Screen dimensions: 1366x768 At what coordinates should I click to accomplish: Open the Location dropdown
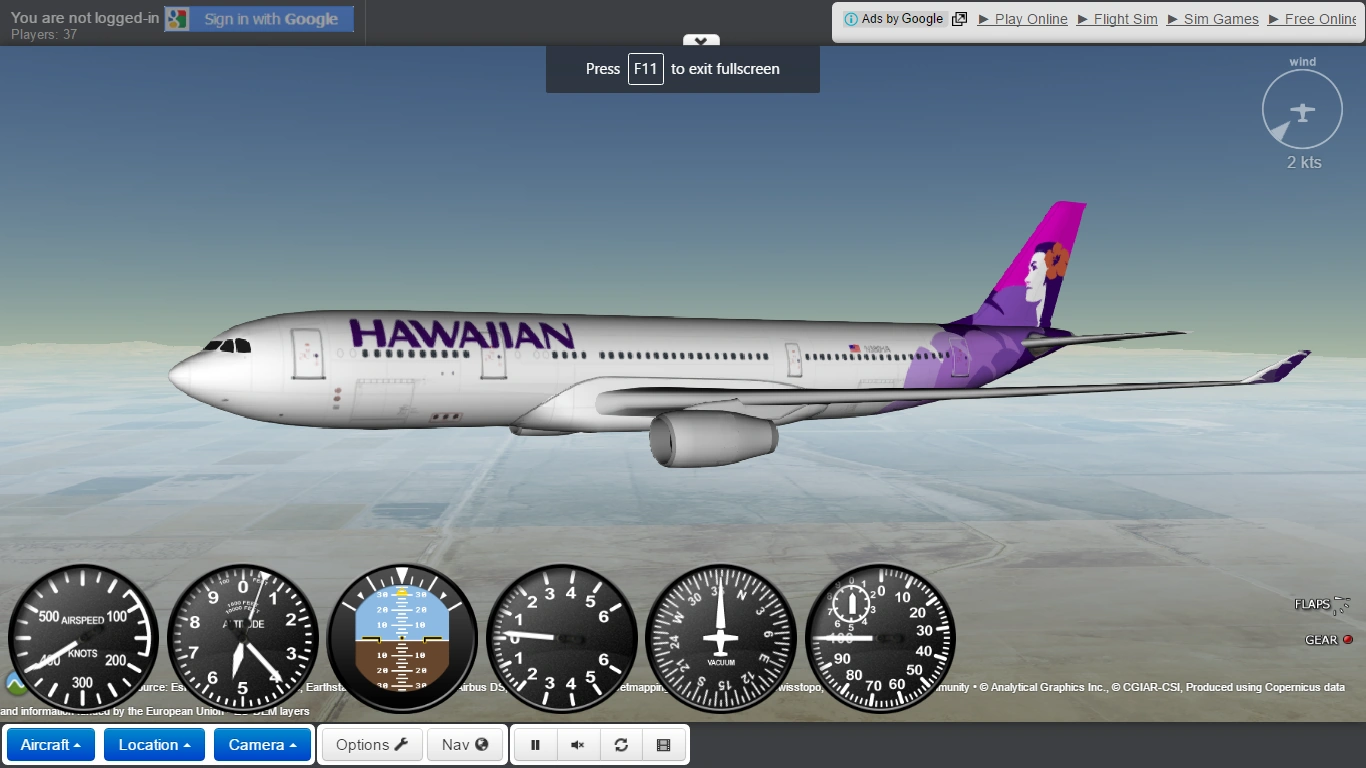(x=154, y=744)
